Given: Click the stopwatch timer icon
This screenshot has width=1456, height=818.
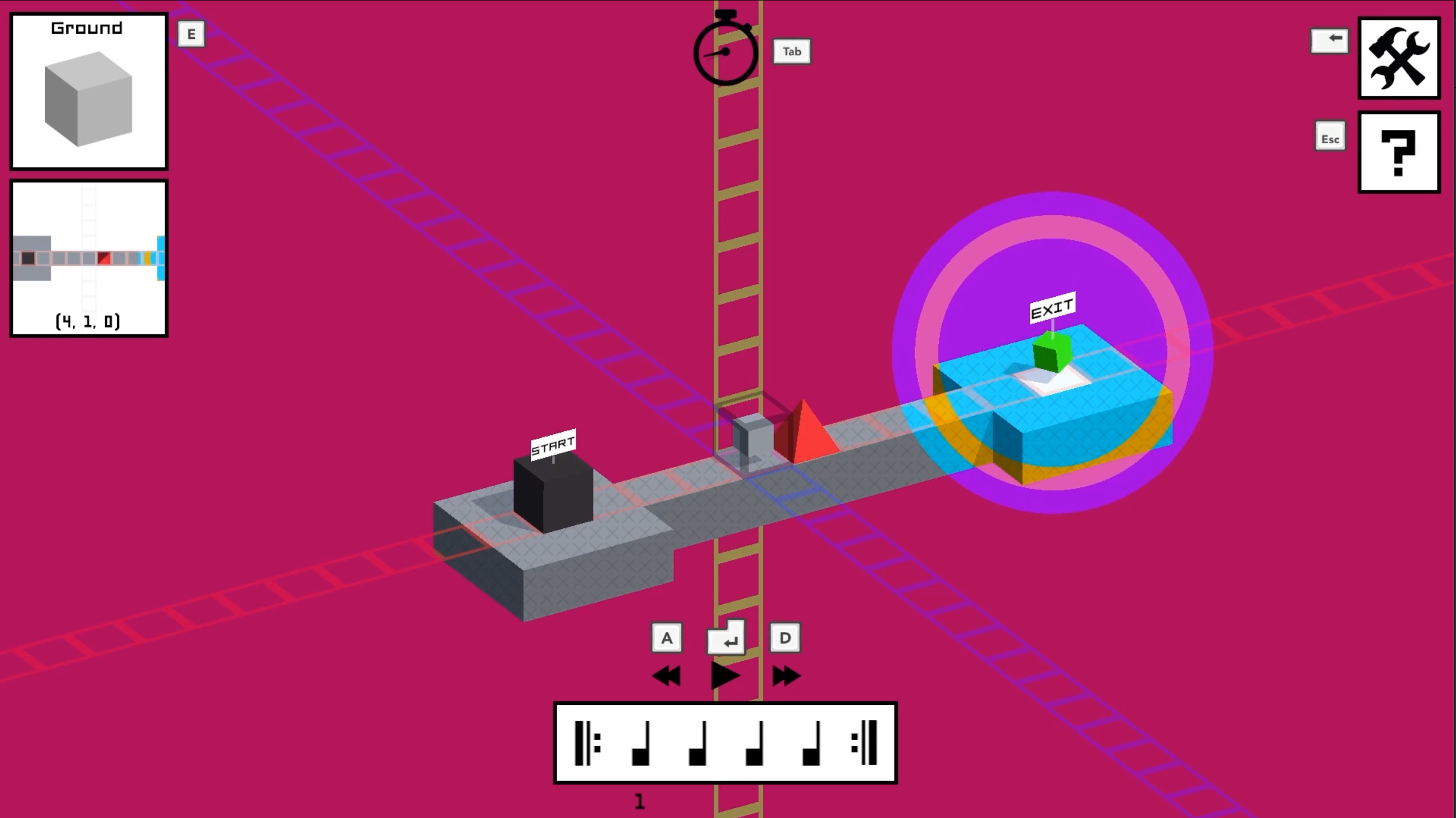Looking at the screenshot, I should pos(726,52).
